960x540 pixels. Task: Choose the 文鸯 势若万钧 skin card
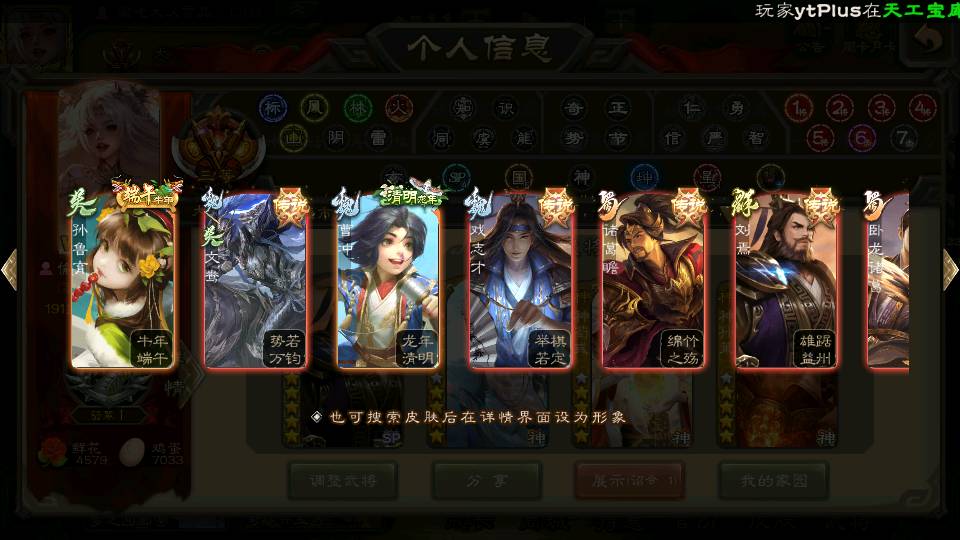coord(254,282)
